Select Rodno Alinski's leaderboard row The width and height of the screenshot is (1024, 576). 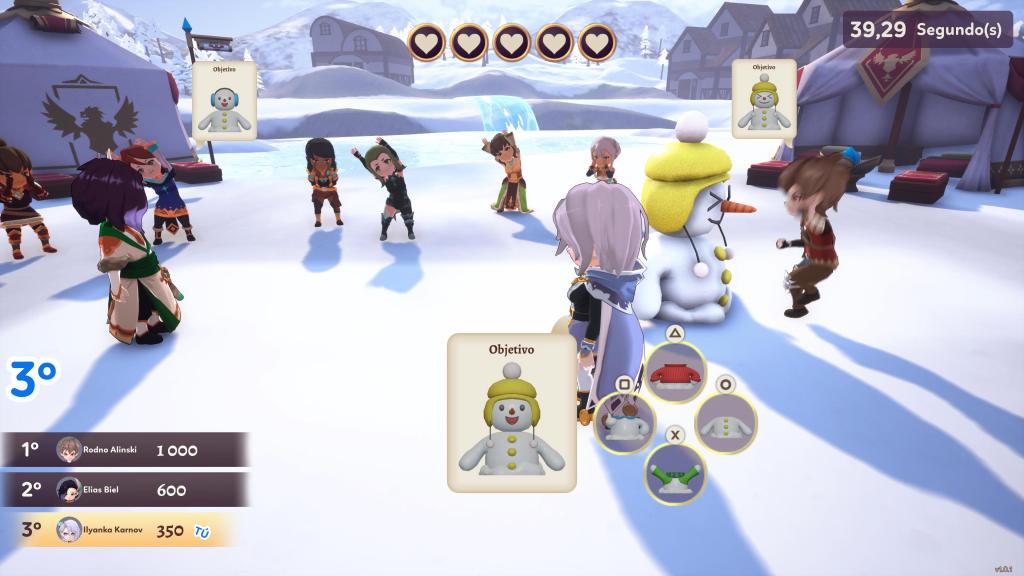(124, 450)
